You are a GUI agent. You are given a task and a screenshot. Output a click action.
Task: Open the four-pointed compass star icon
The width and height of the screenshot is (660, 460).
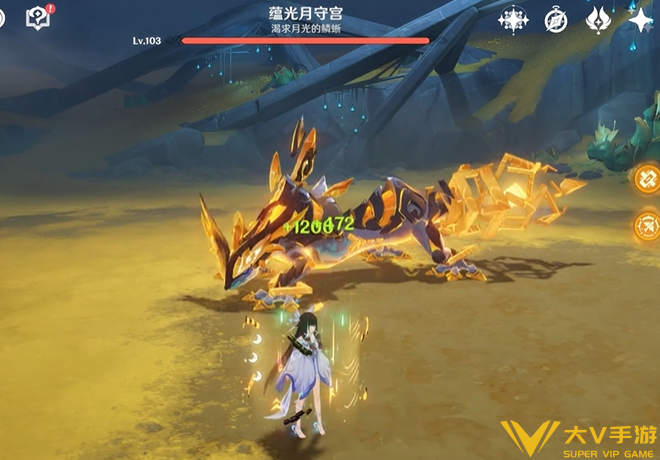tap(513, 19)
